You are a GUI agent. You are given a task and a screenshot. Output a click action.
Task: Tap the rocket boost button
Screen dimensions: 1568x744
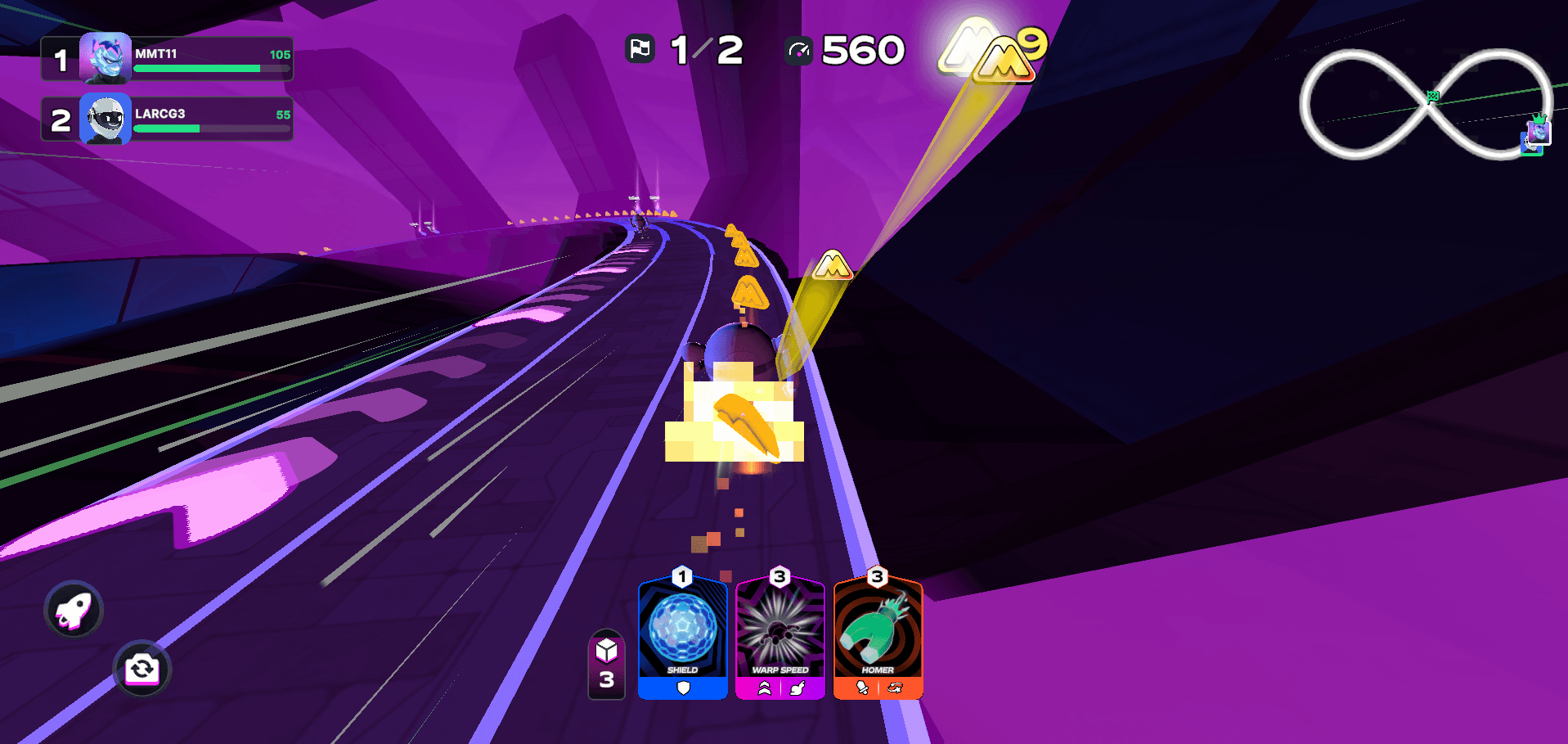(x=74, y=609)
